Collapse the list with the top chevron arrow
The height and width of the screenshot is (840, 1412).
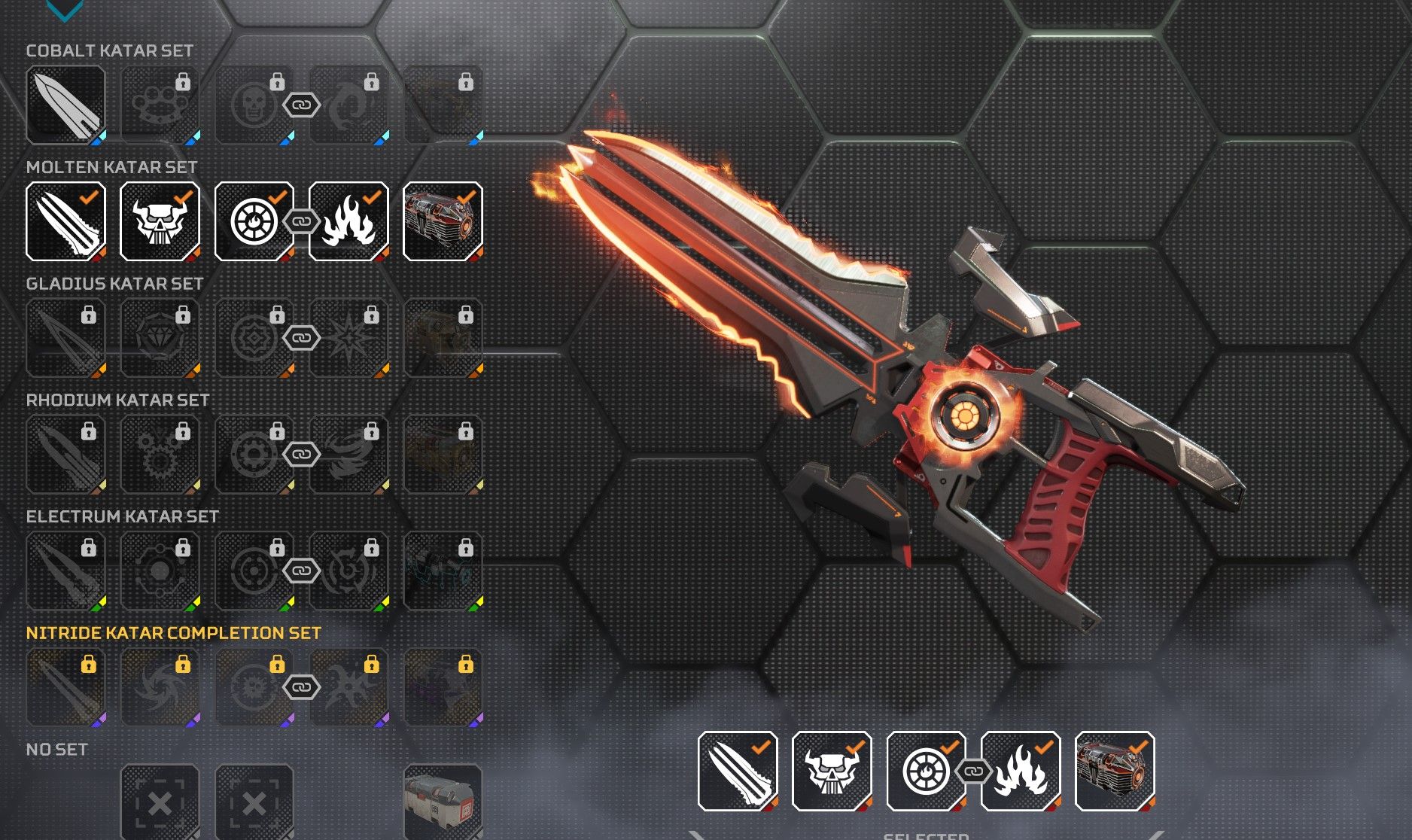[64, 9]
